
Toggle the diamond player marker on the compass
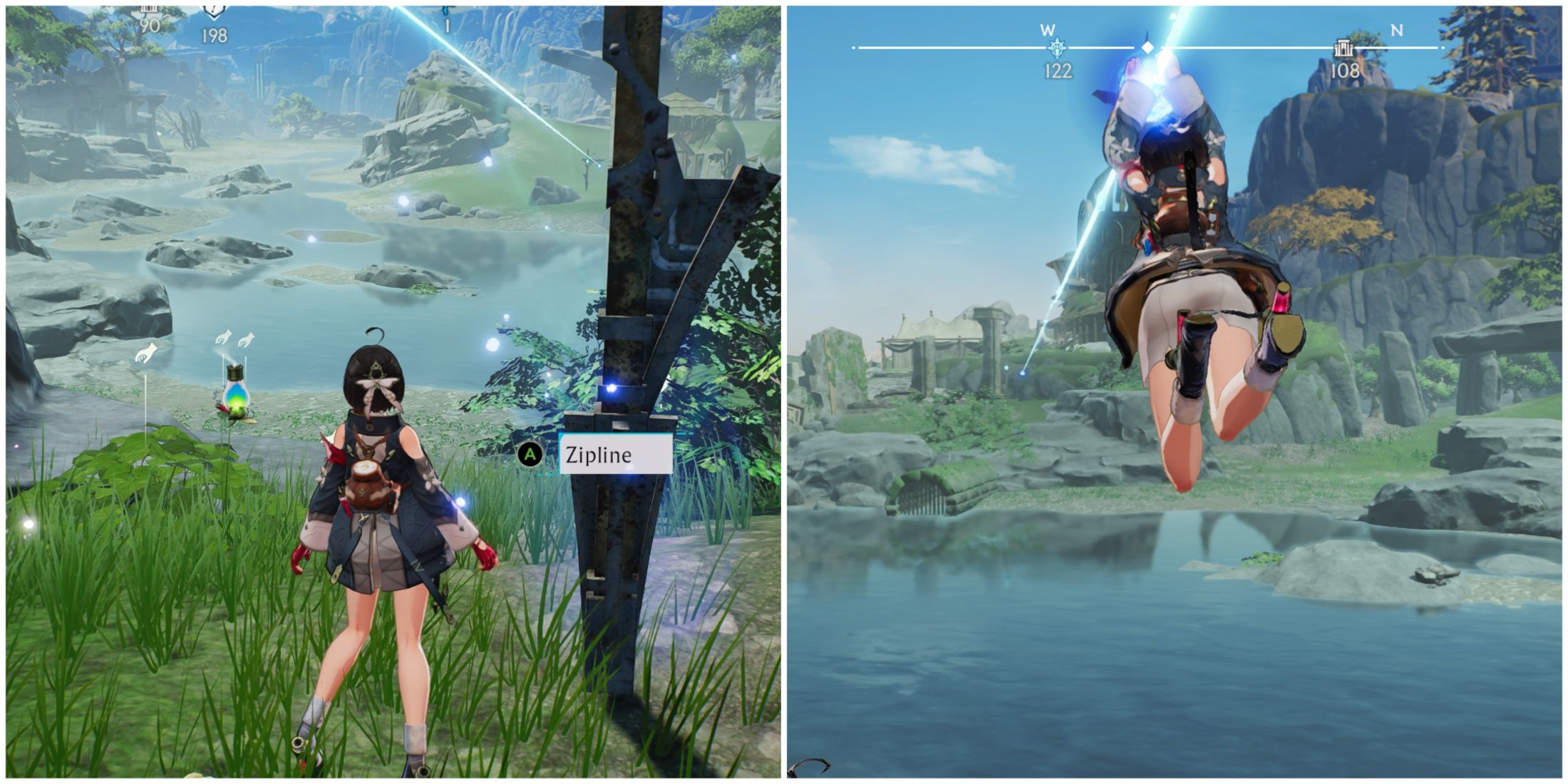pos(1147,46)
